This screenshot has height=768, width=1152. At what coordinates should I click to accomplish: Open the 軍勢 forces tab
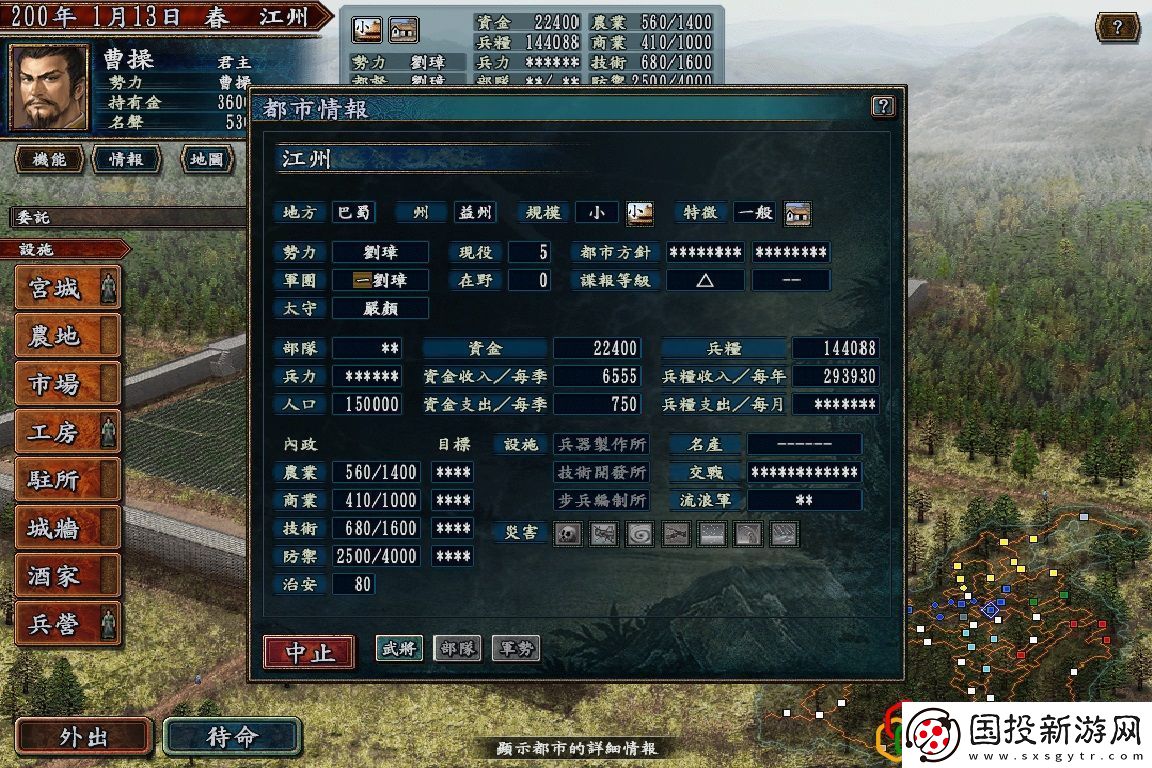pos(515,648)
